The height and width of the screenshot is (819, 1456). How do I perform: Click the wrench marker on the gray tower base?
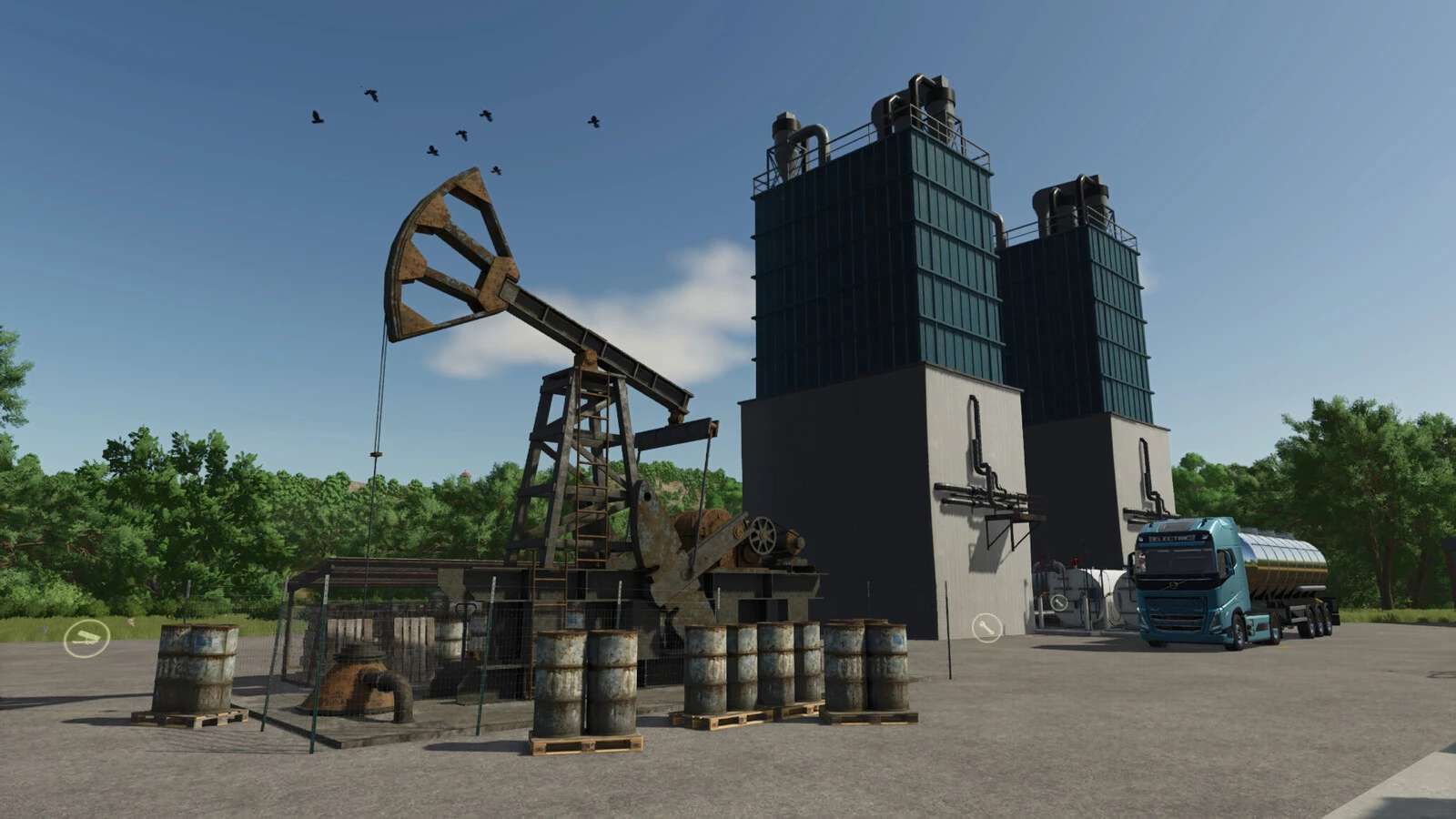click(x=986, y=627)
